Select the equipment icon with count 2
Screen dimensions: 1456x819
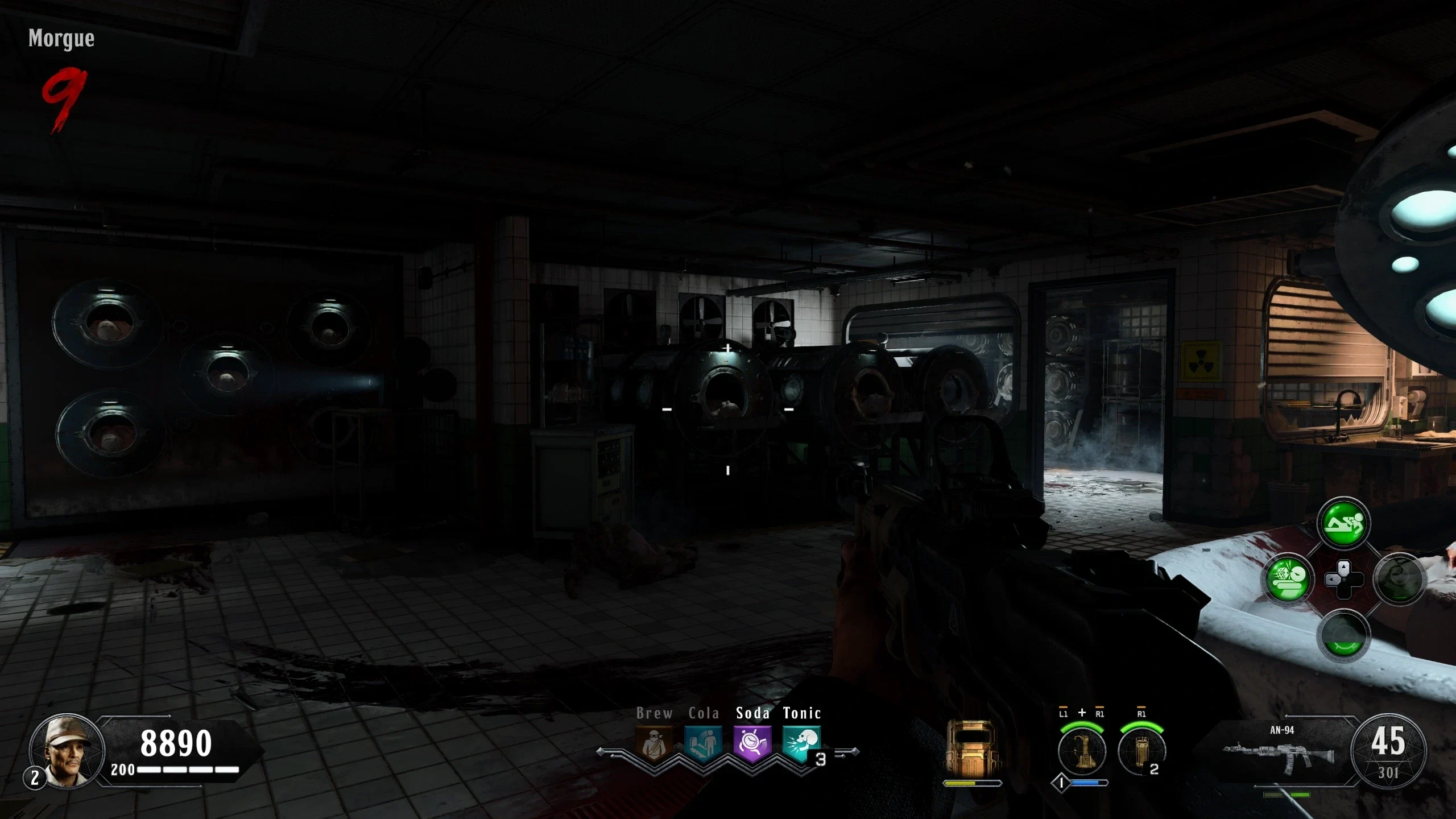(x=1141, y=751)
